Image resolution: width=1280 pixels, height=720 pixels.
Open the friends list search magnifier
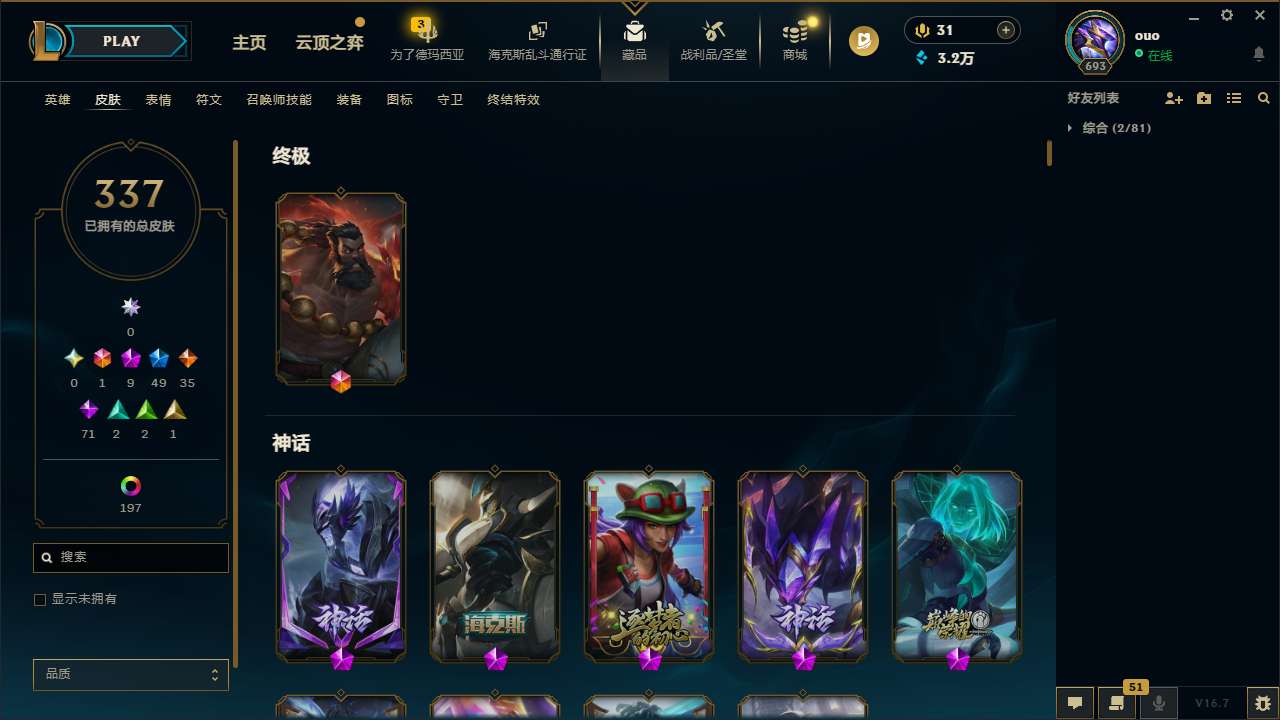point(1264,98)
